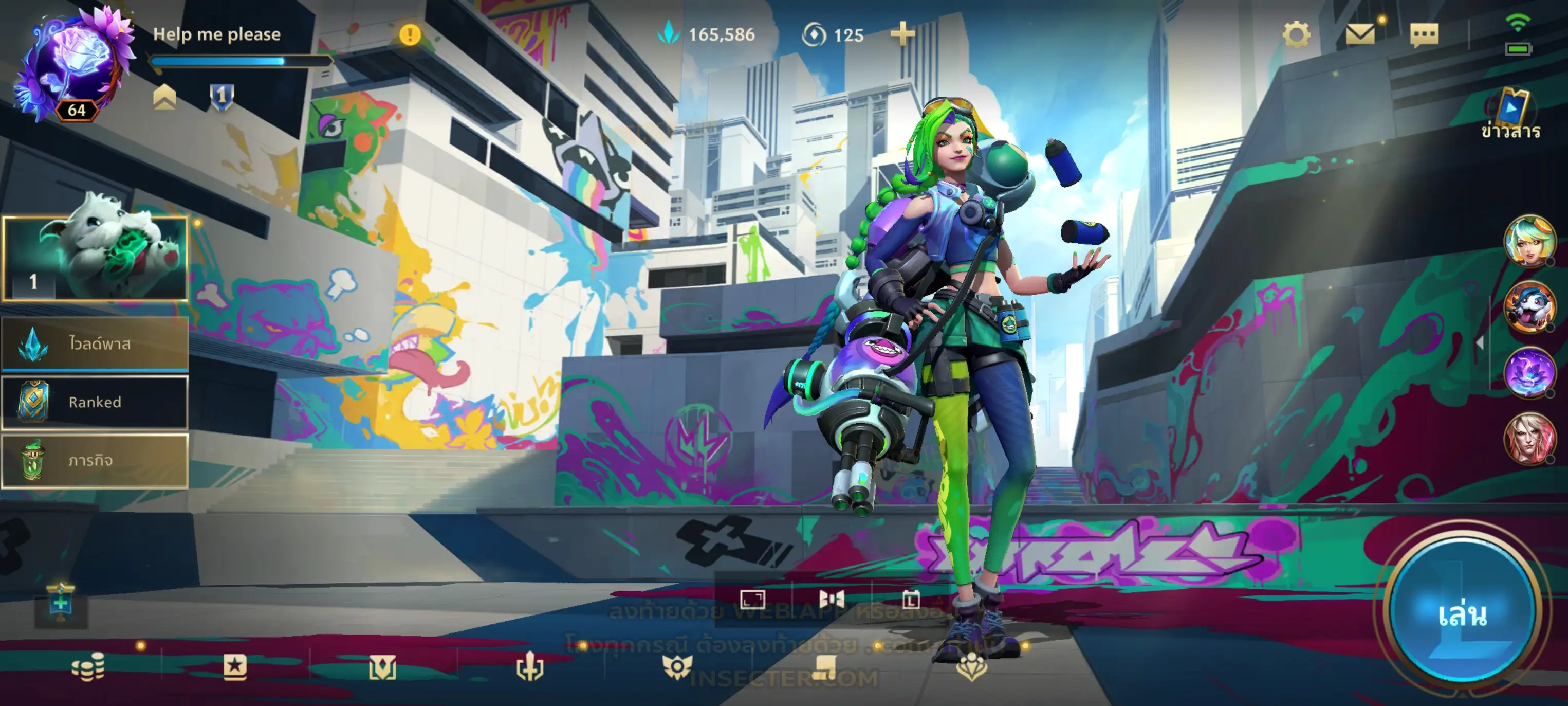This screenshot has width=1568, height=706.
Task: Open the scroll icon in bottom bar
Action: tap(825, 667)
